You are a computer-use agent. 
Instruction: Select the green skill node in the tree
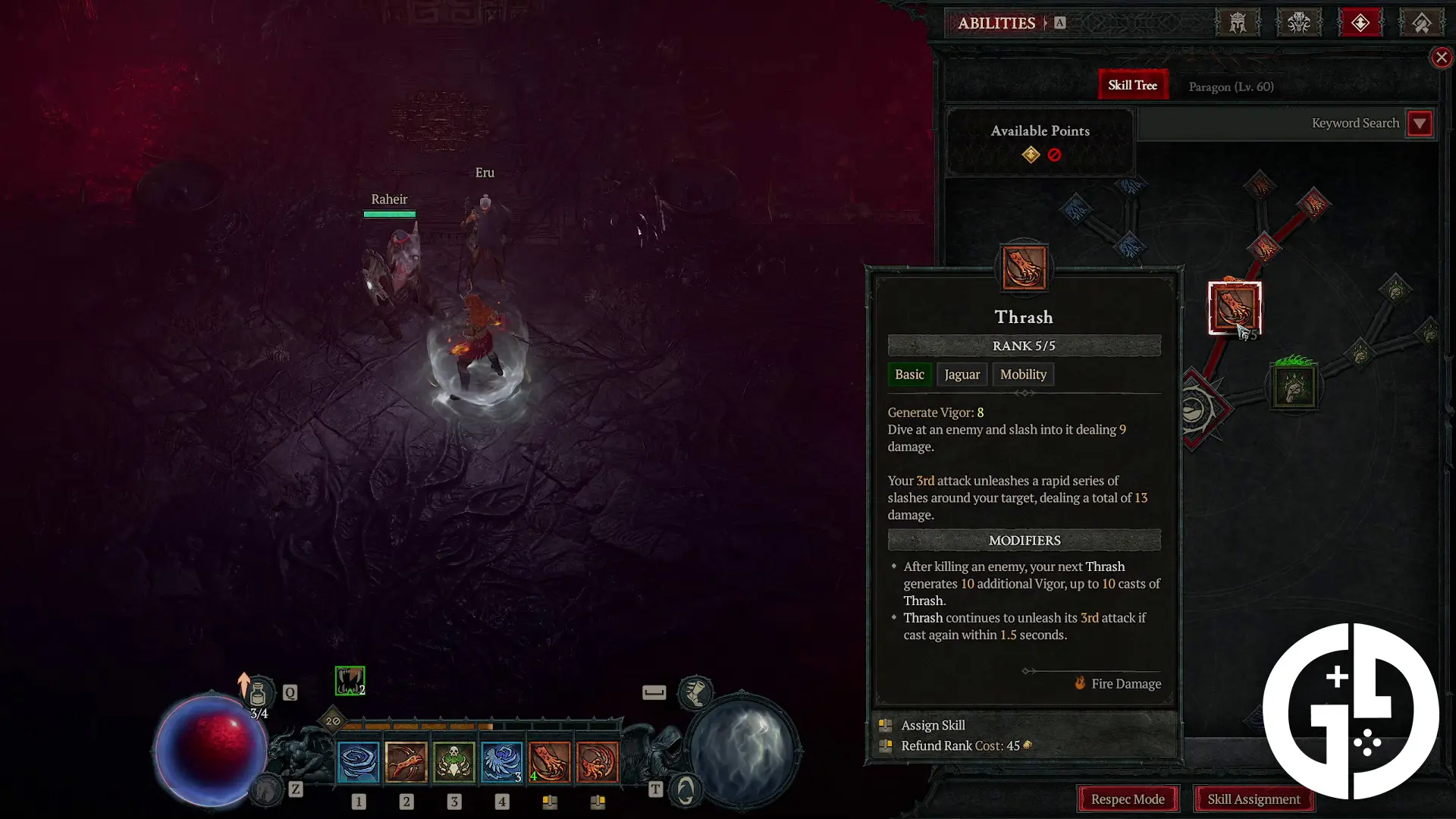tap(1294, 385)
